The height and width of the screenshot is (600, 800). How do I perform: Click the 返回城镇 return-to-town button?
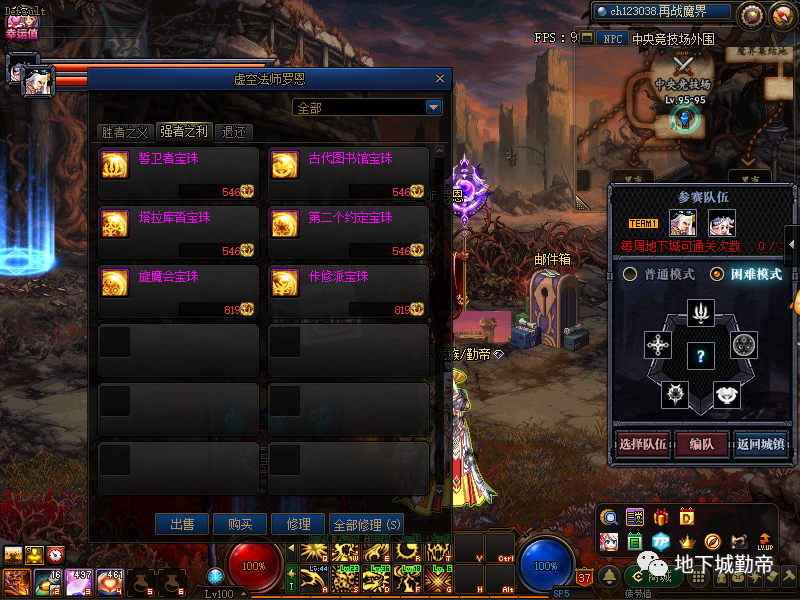pos(760,444)
